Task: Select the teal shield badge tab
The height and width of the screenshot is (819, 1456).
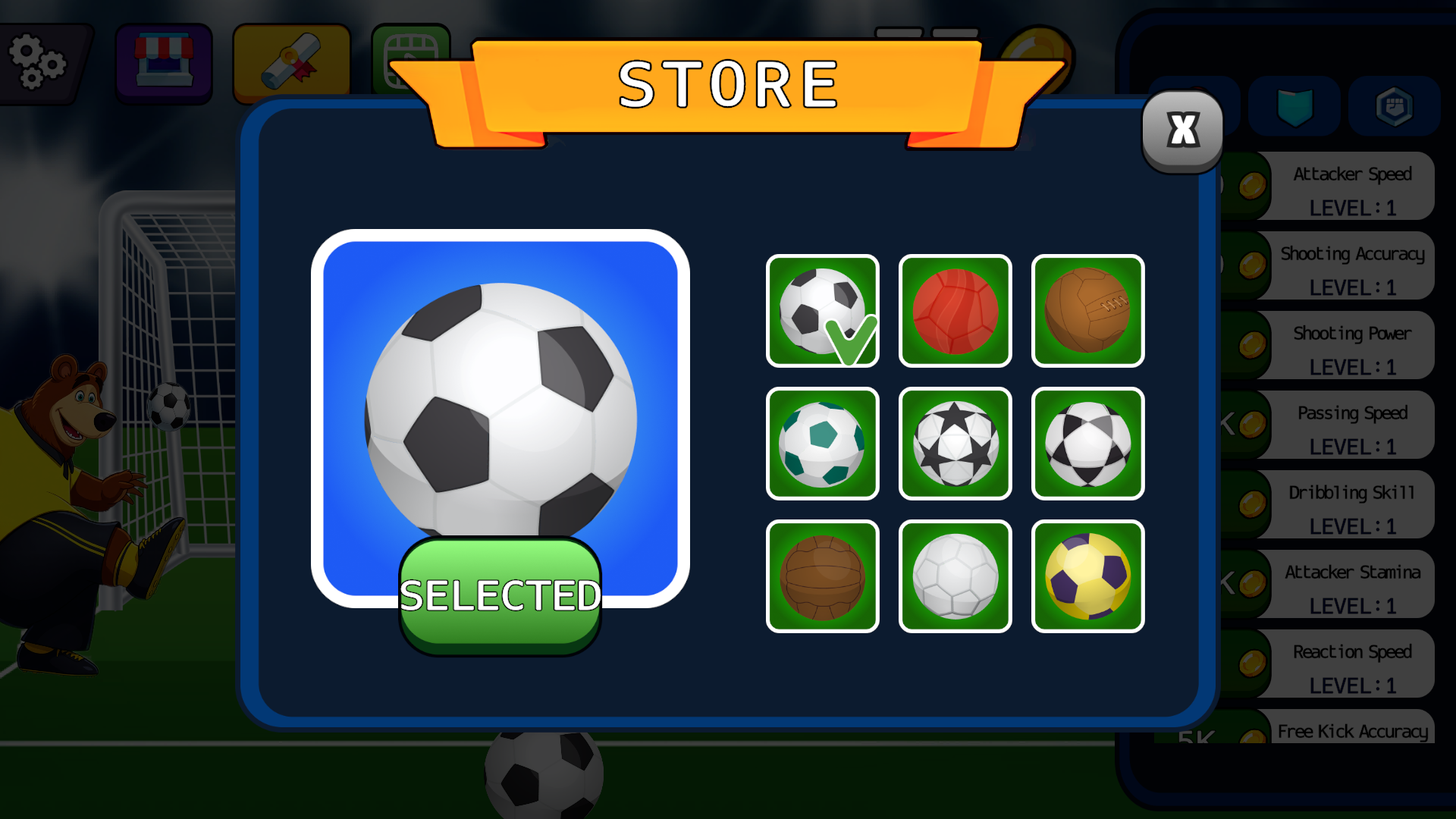Action: 1294,106
